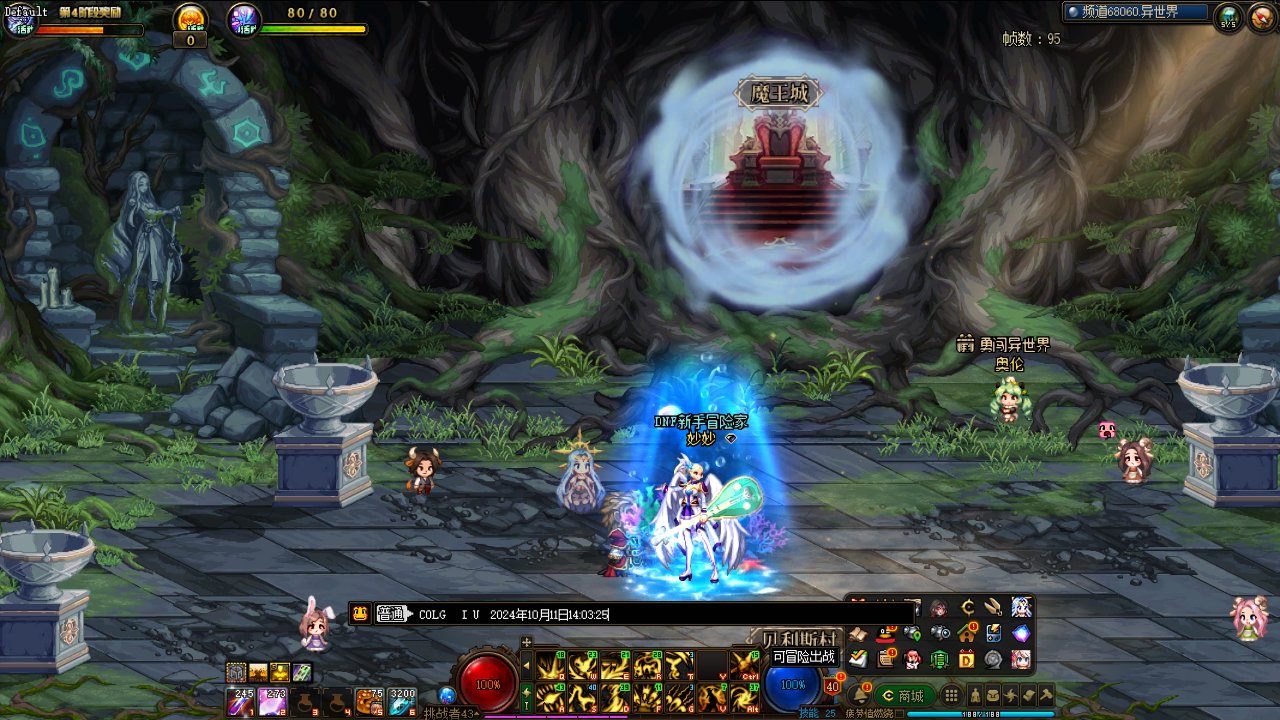Viewport: 1280px width, 720px height.
Task: Open the emoji face button in chat
Action: pos(361,615)
